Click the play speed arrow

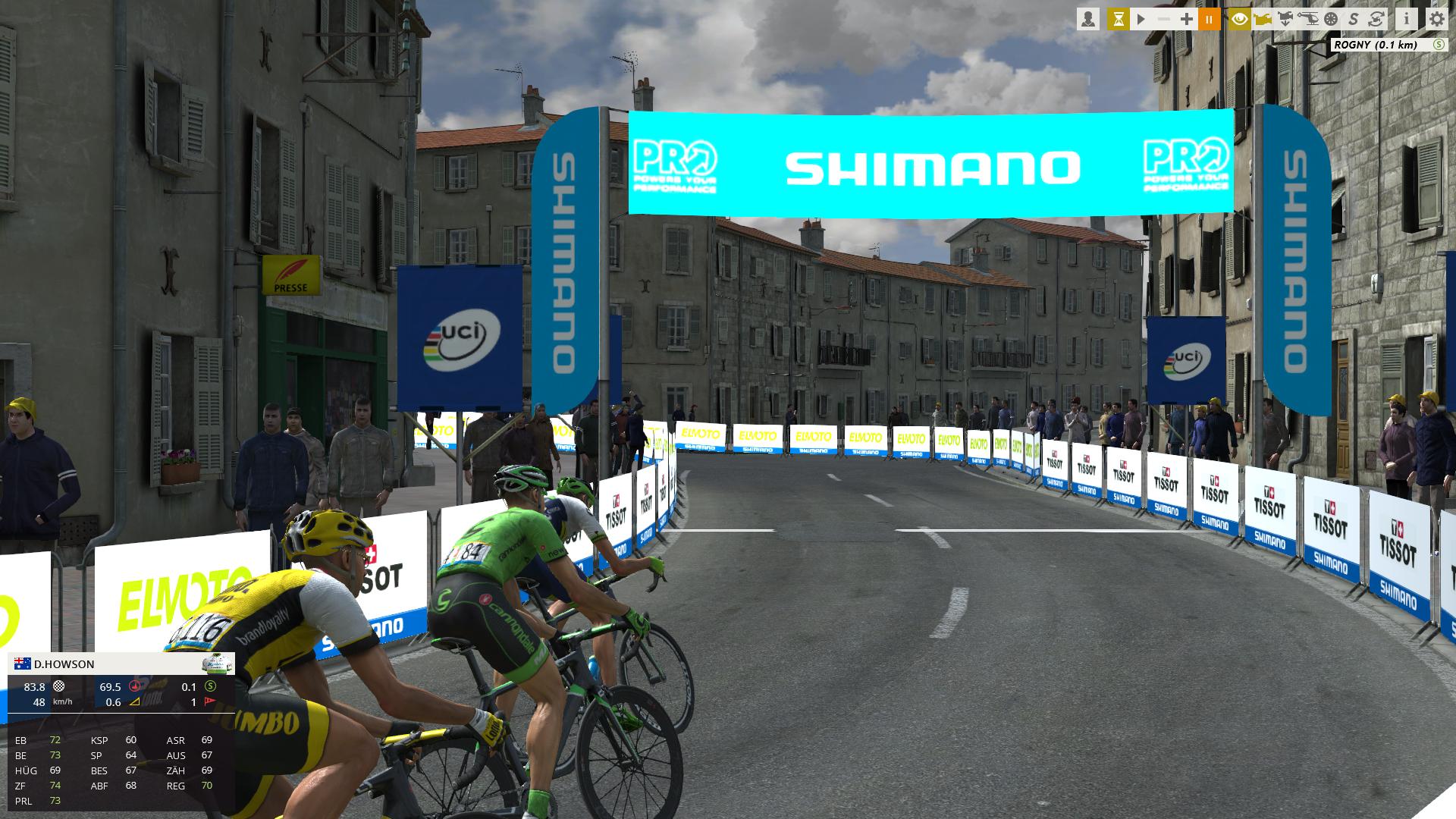click(1141, 19)
